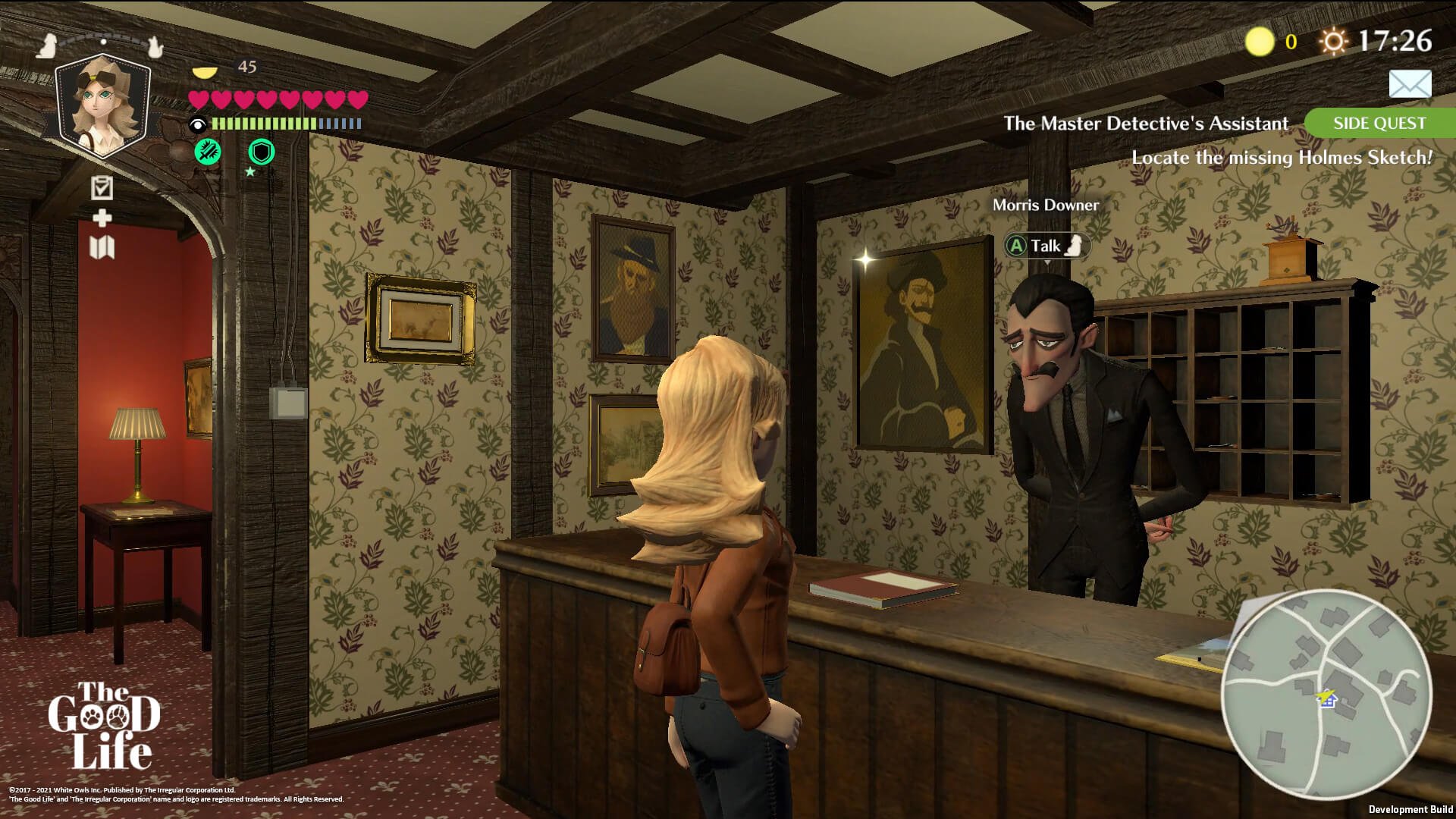Image resolution: width=1456 pixels, height=819 pixels.
Task: Click the green shield buff icon
Action: tap(262, 152)
